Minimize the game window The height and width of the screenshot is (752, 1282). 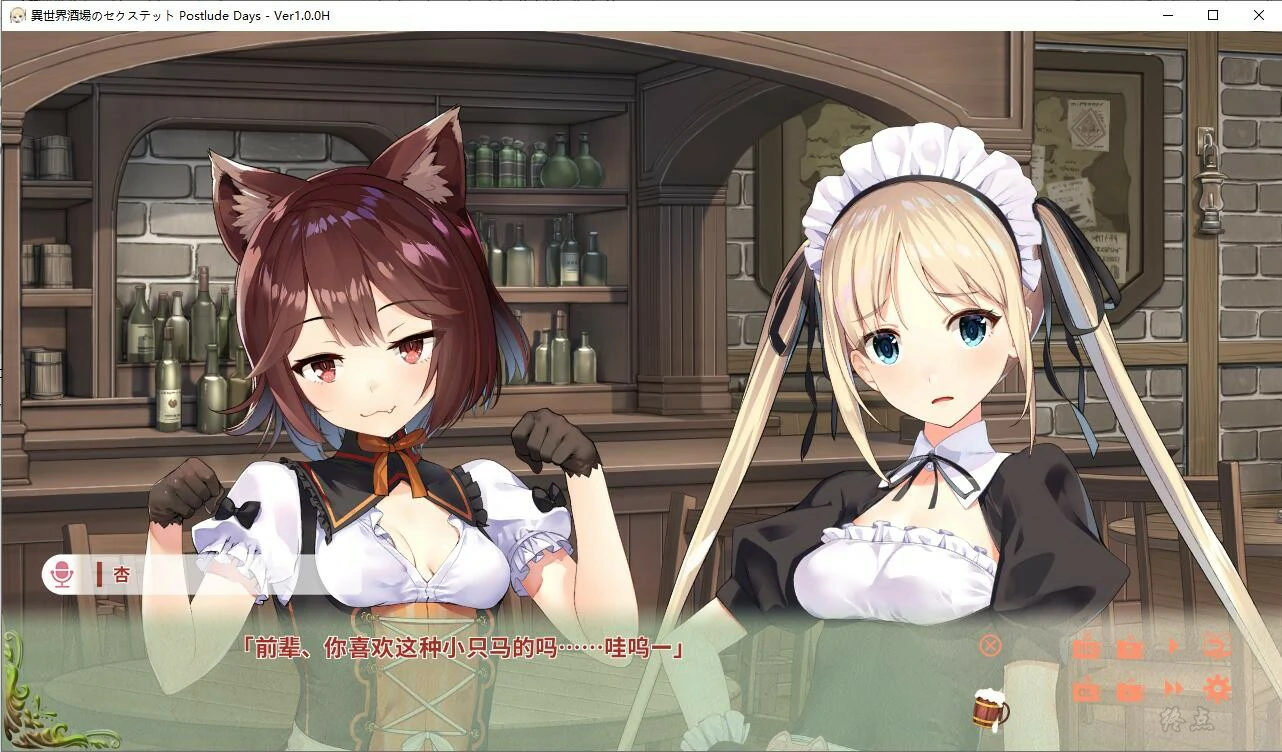[1166, 15]
